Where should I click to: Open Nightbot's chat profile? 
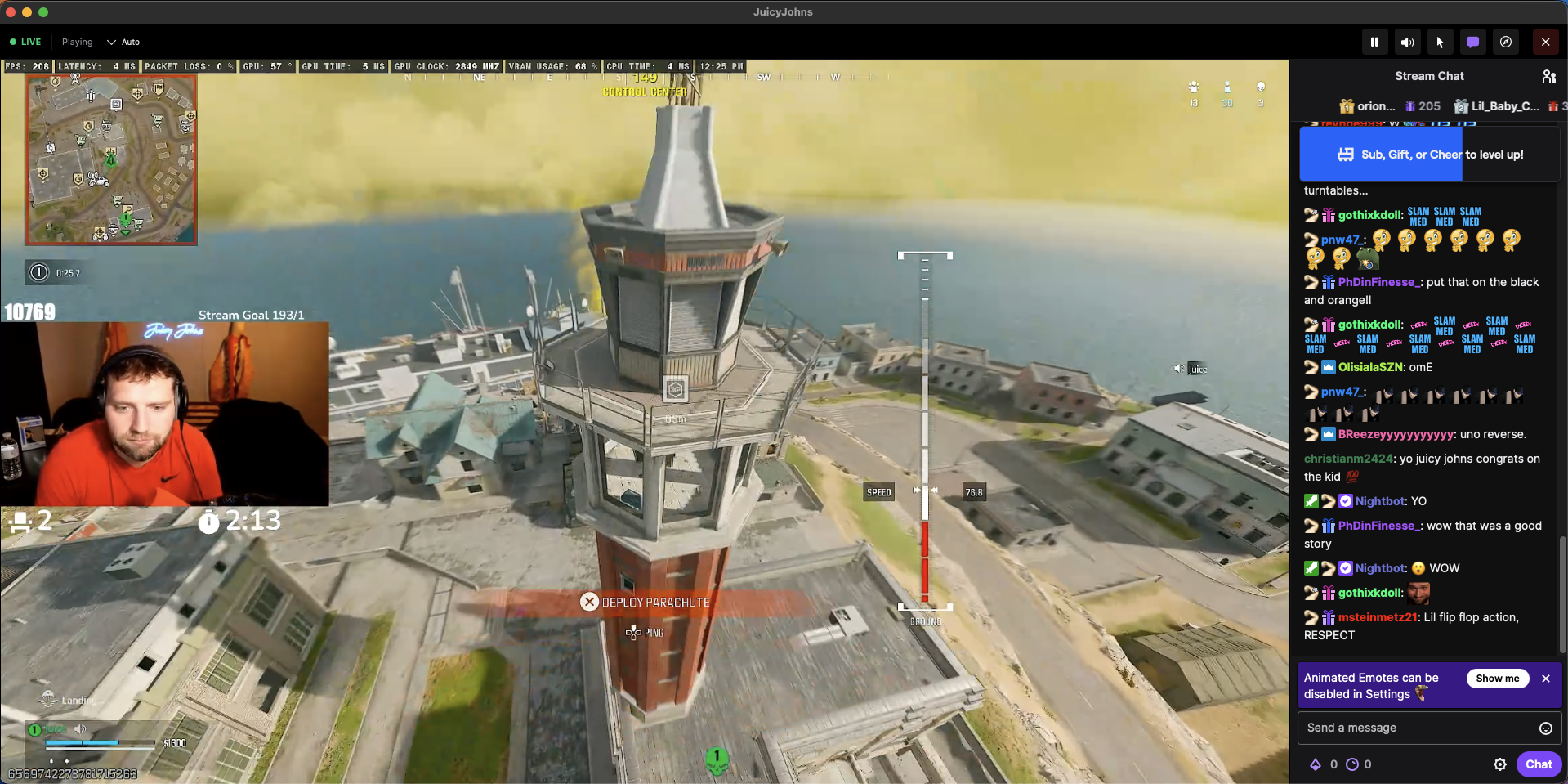tap(1380, 501)
